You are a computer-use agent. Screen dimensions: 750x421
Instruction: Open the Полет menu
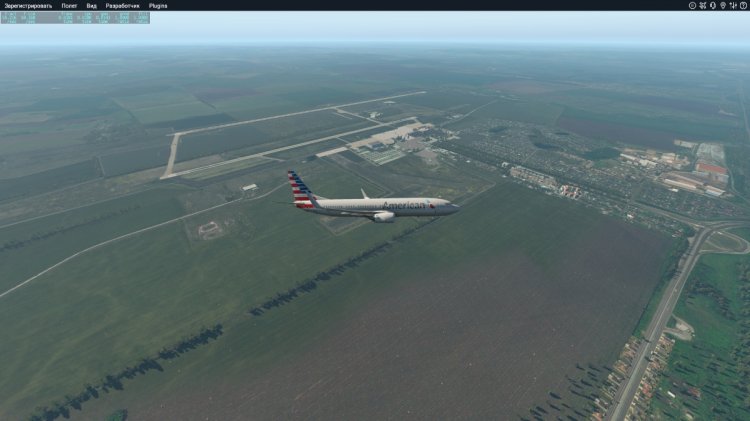[x=69, y=5]
